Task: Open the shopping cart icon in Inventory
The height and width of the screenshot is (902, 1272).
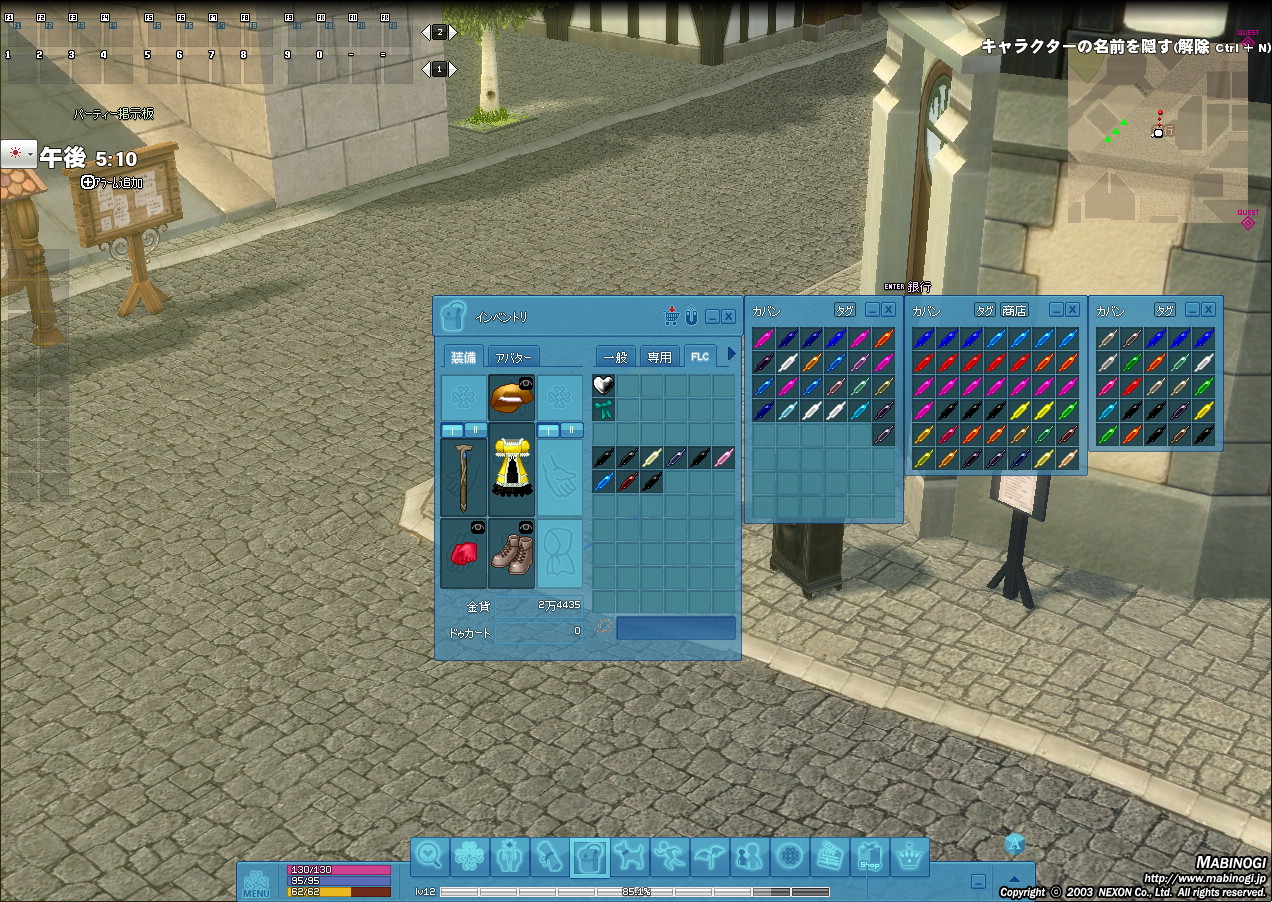Action: pyautogui.click(x=671, y=316)
